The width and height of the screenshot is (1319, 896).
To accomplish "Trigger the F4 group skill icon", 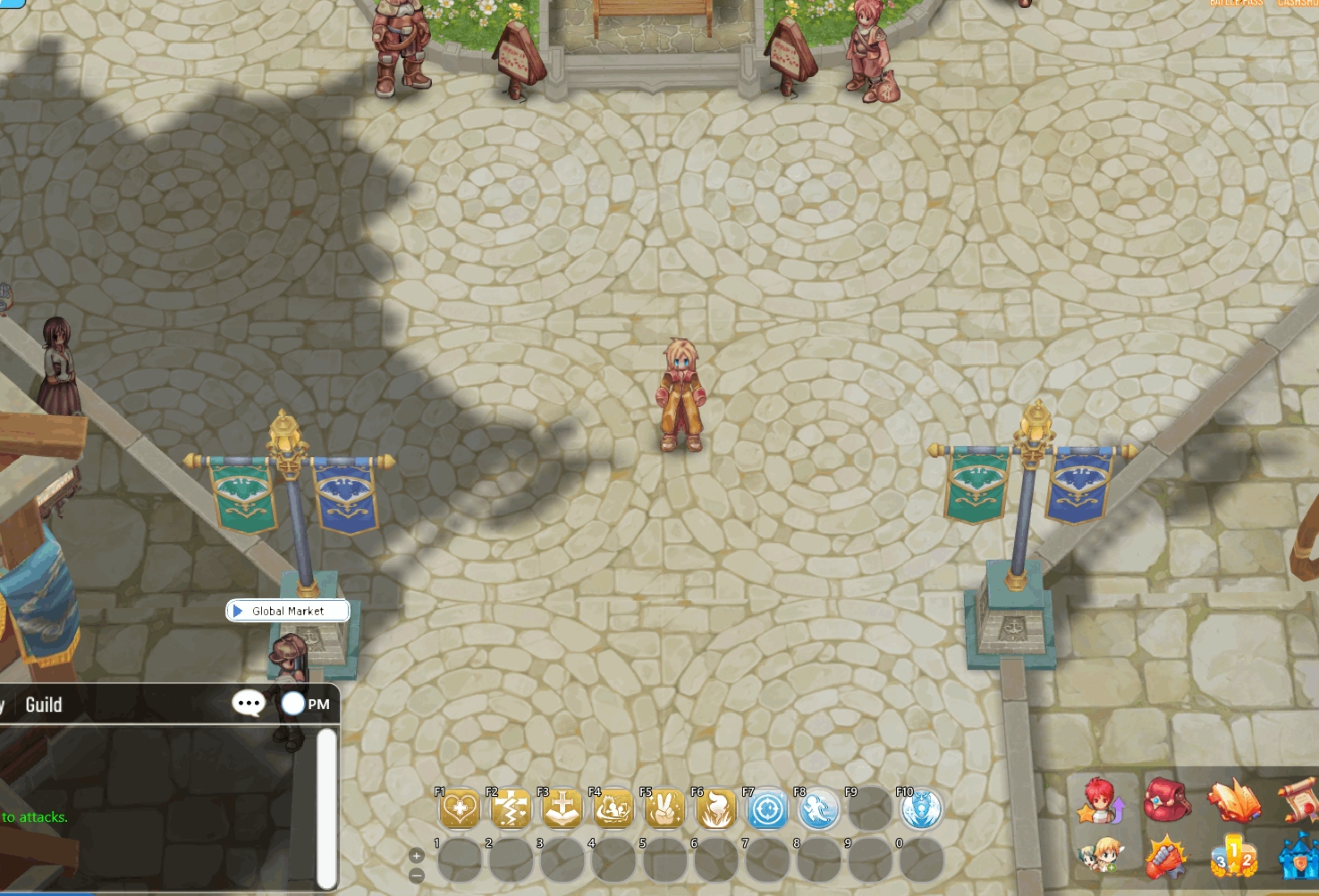I will 613,810.
